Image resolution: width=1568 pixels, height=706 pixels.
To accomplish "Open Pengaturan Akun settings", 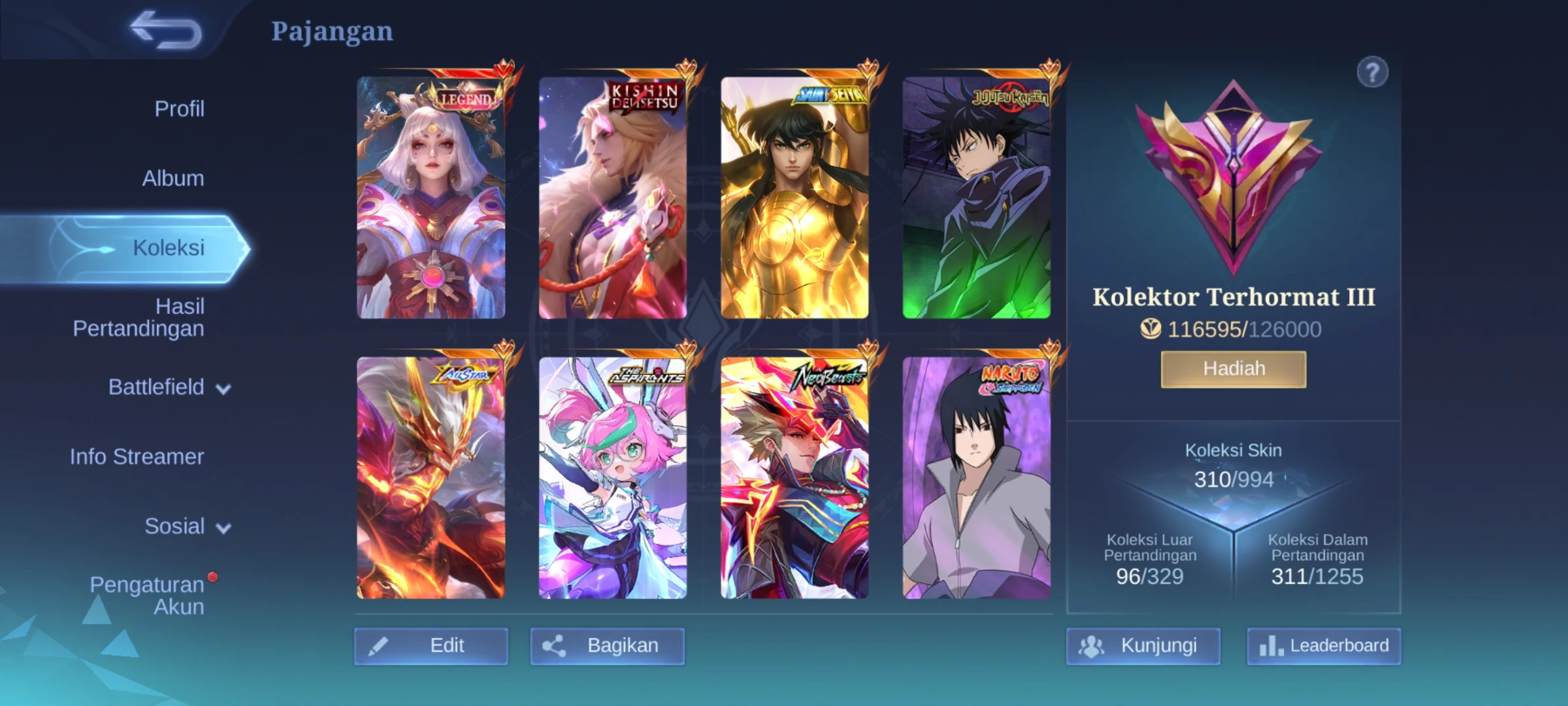I will tap(147, 596).
